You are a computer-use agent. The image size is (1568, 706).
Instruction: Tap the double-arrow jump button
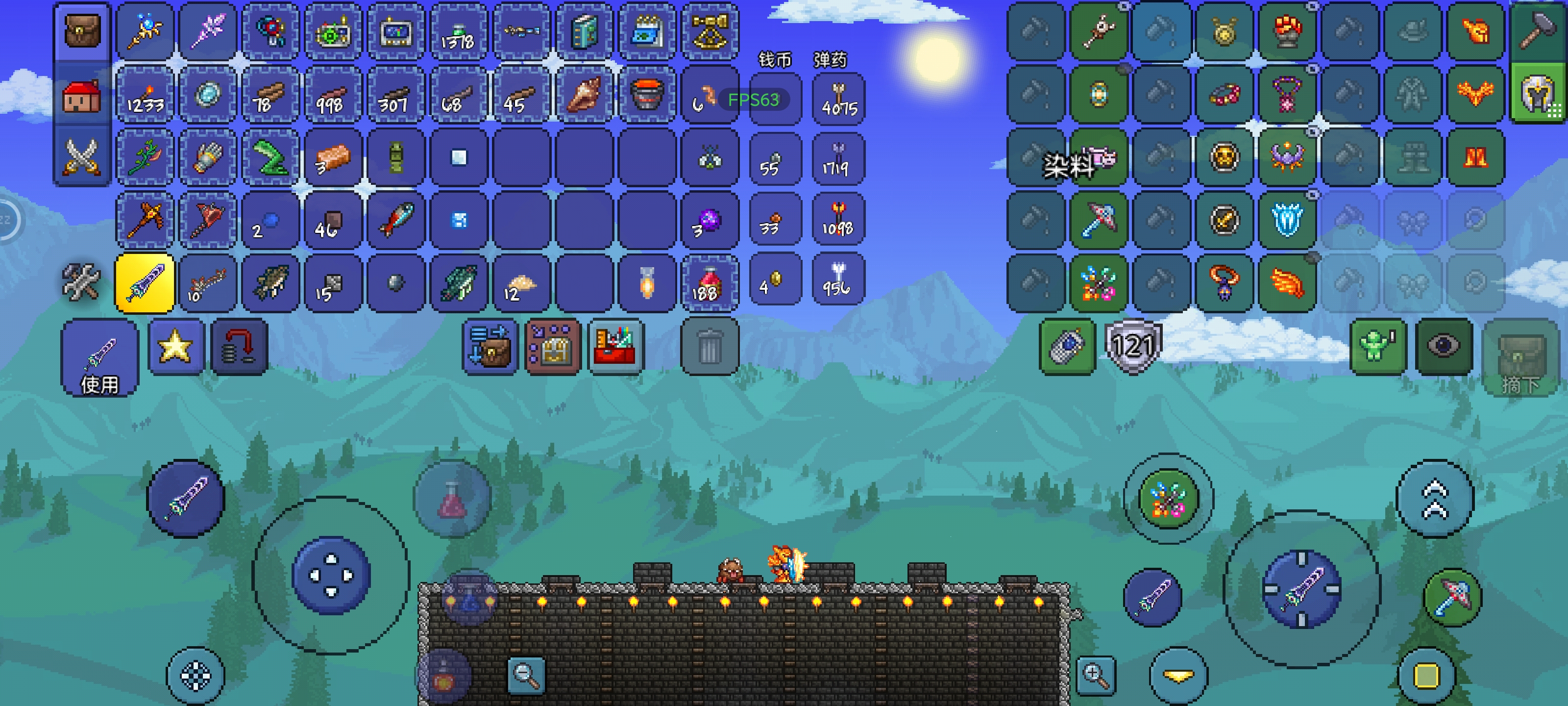(x=1435, y=498)
